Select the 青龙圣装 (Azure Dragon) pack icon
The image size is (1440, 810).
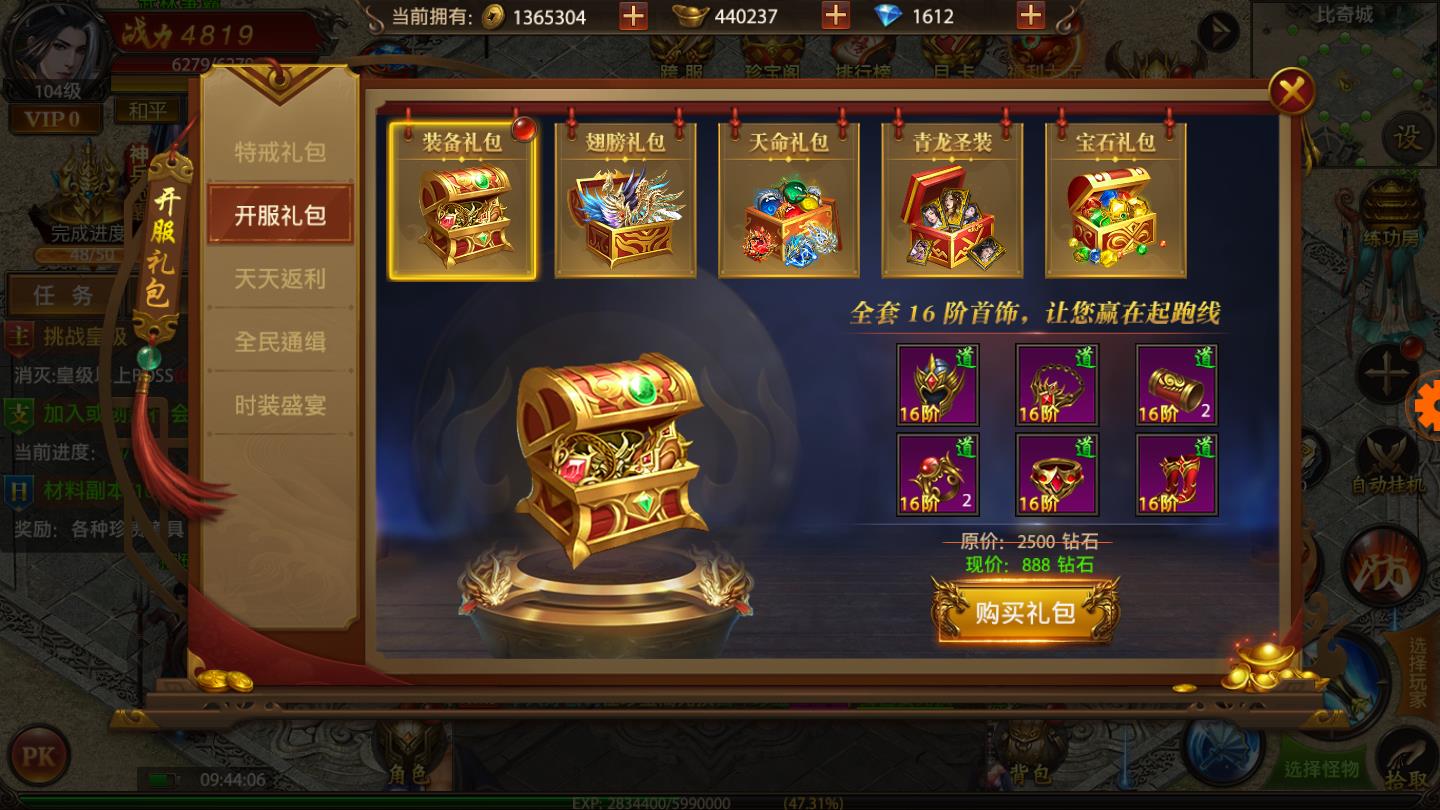[x=950, y=200]
